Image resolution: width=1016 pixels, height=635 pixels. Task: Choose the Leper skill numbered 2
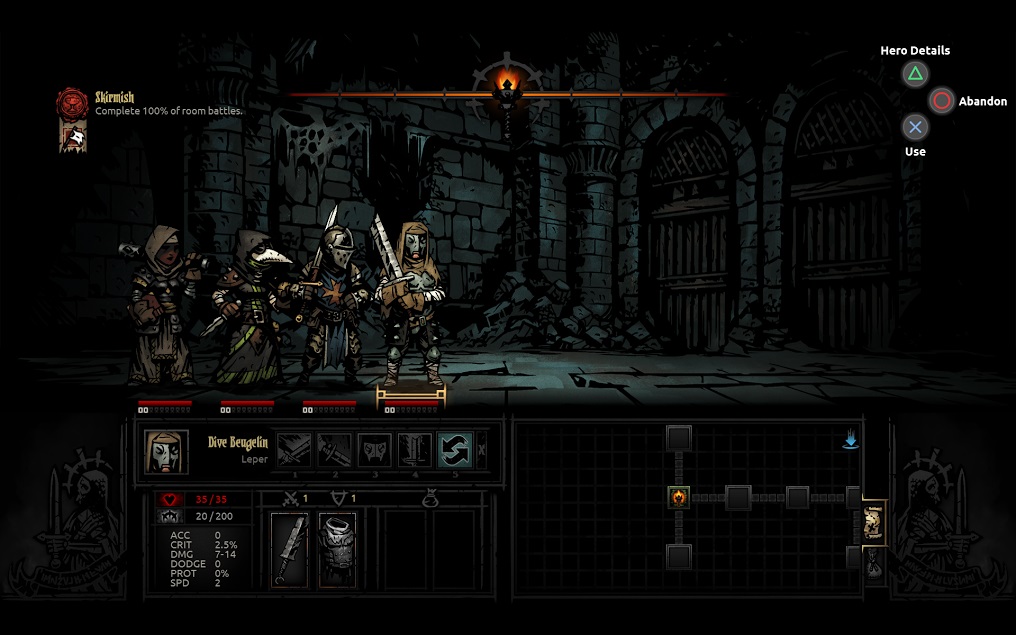coord(333,450)
